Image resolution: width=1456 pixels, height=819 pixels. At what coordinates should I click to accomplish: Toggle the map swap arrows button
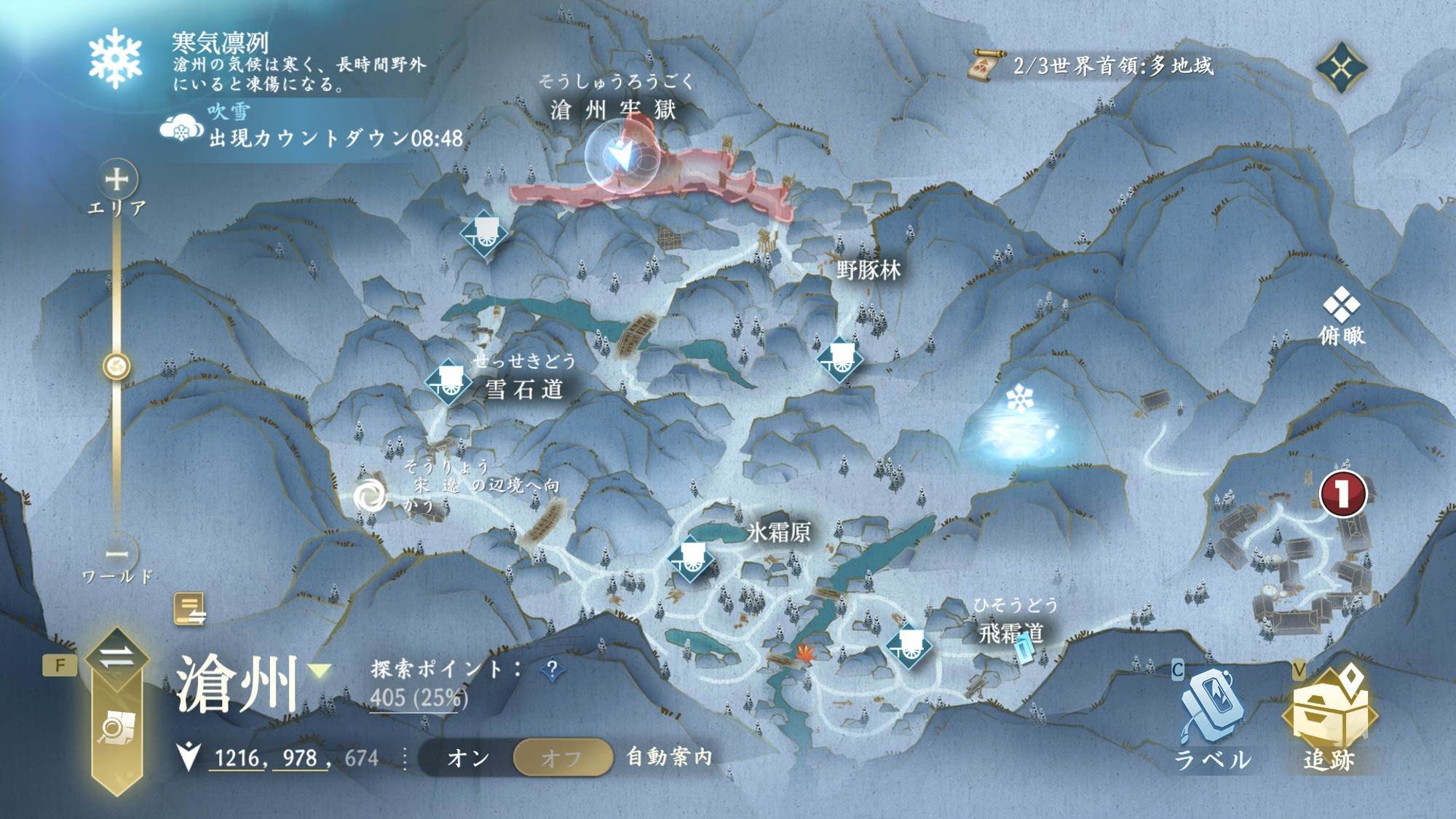coord(116,657)
